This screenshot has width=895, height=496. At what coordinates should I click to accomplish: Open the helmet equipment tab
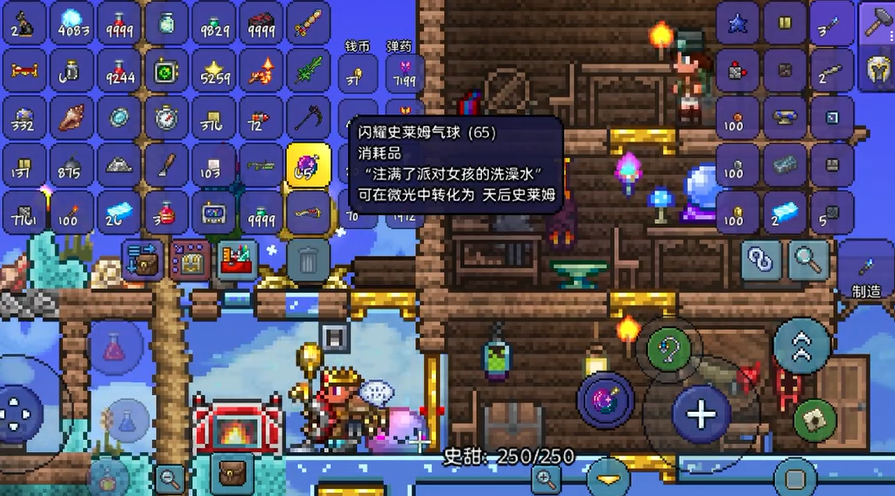pyautogui.click(x=876, y=70)
